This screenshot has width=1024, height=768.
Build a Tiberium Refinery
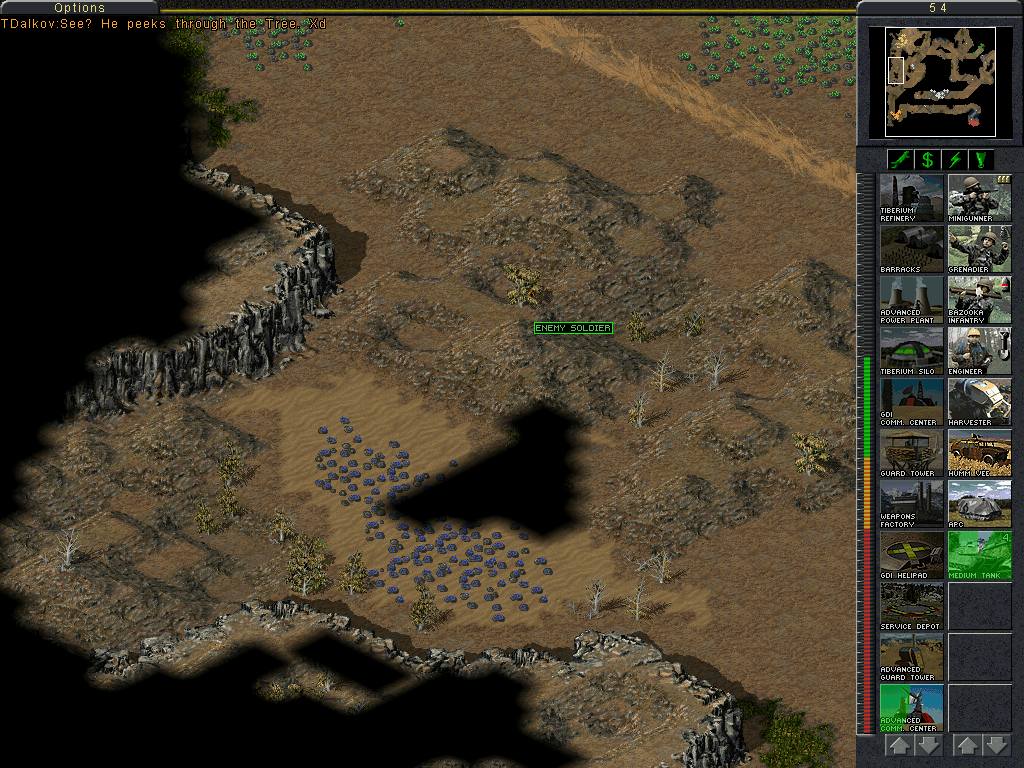(x=911, y=198)
